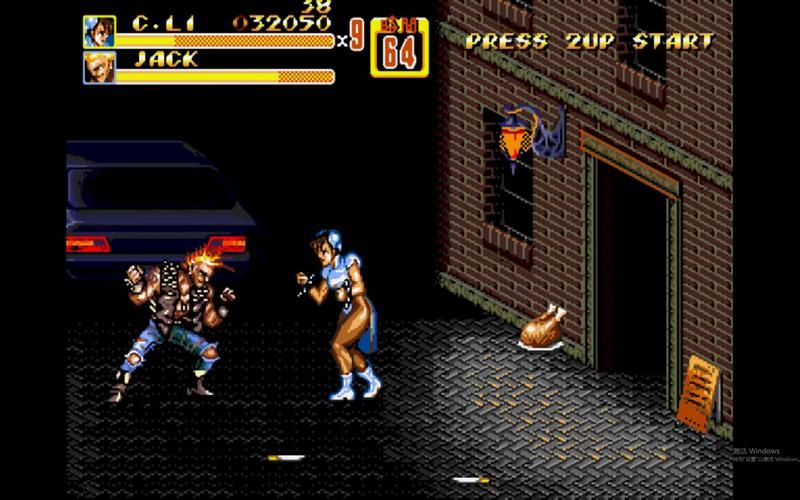Select the Jack enemy portrait

click(98, 68)
